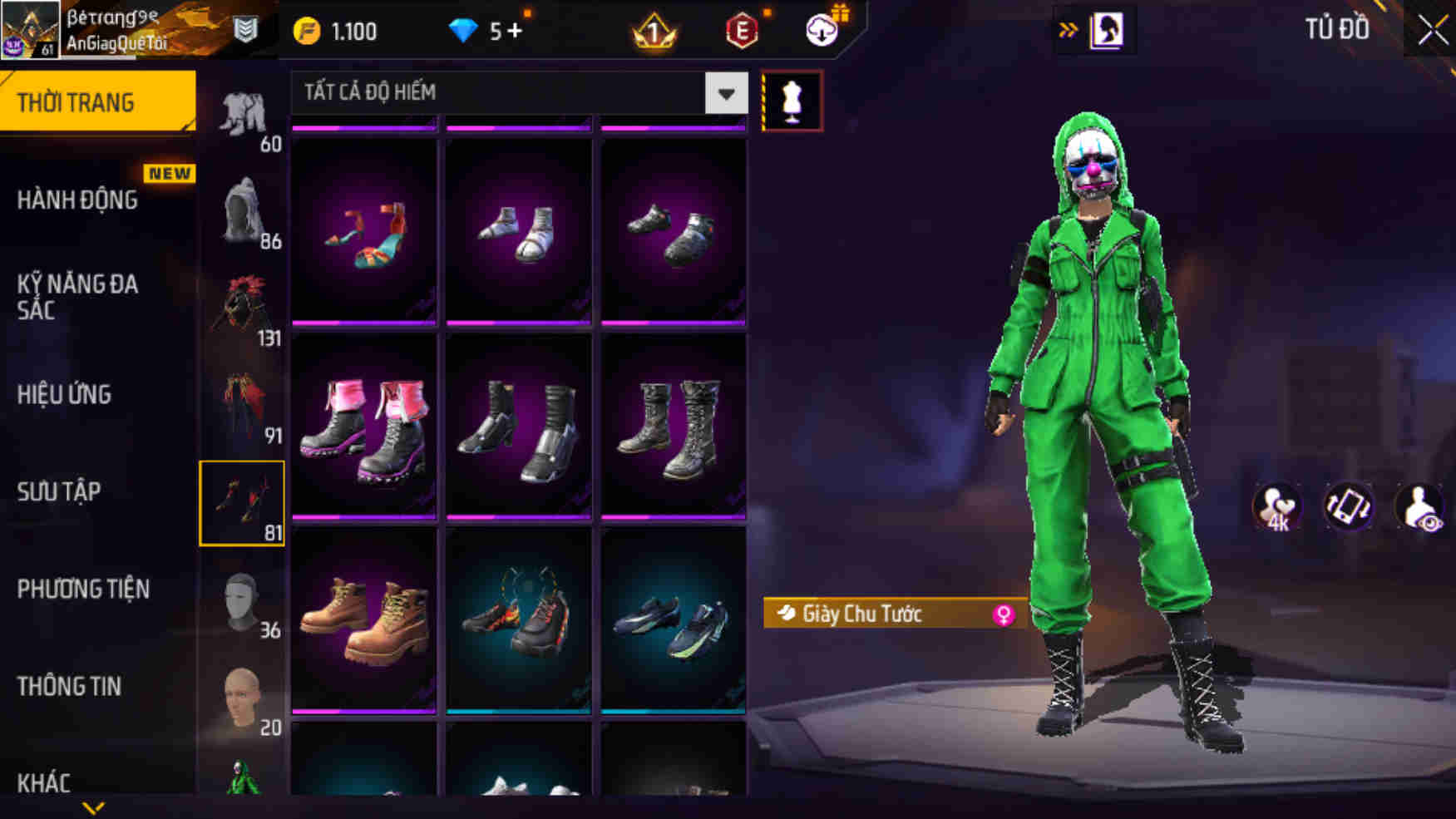
Task: Open the mannequin outfit preview icon
Action: coord(793,101)
